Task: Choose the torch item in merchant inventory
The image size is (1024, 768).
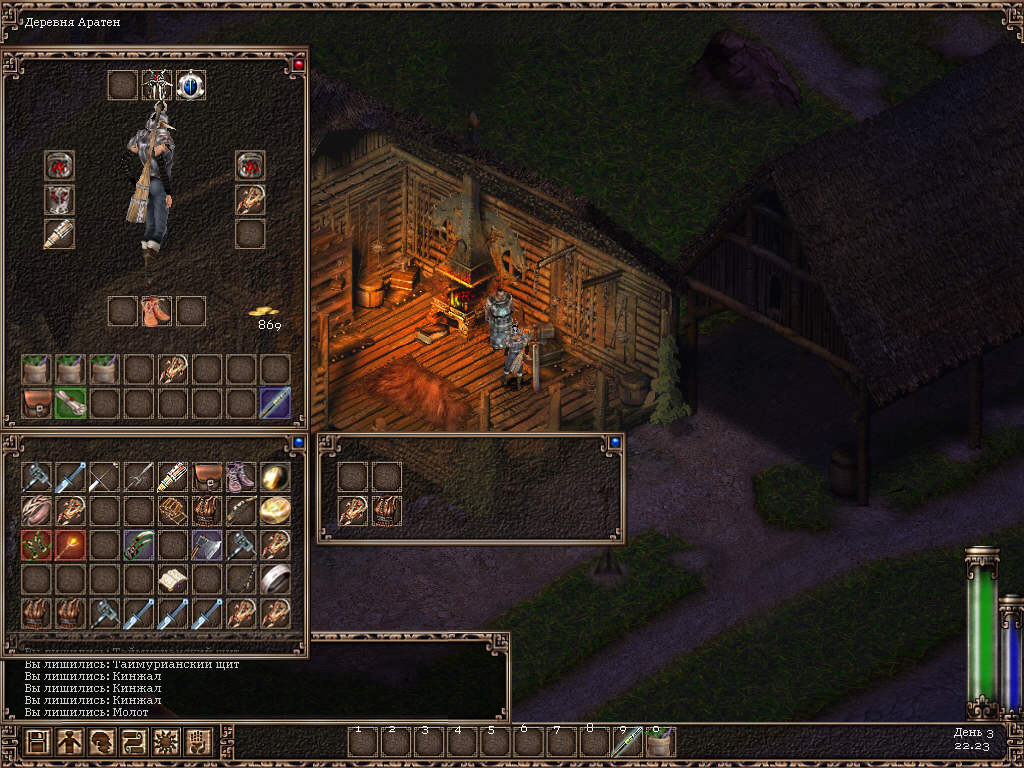Action: point(71,545)
